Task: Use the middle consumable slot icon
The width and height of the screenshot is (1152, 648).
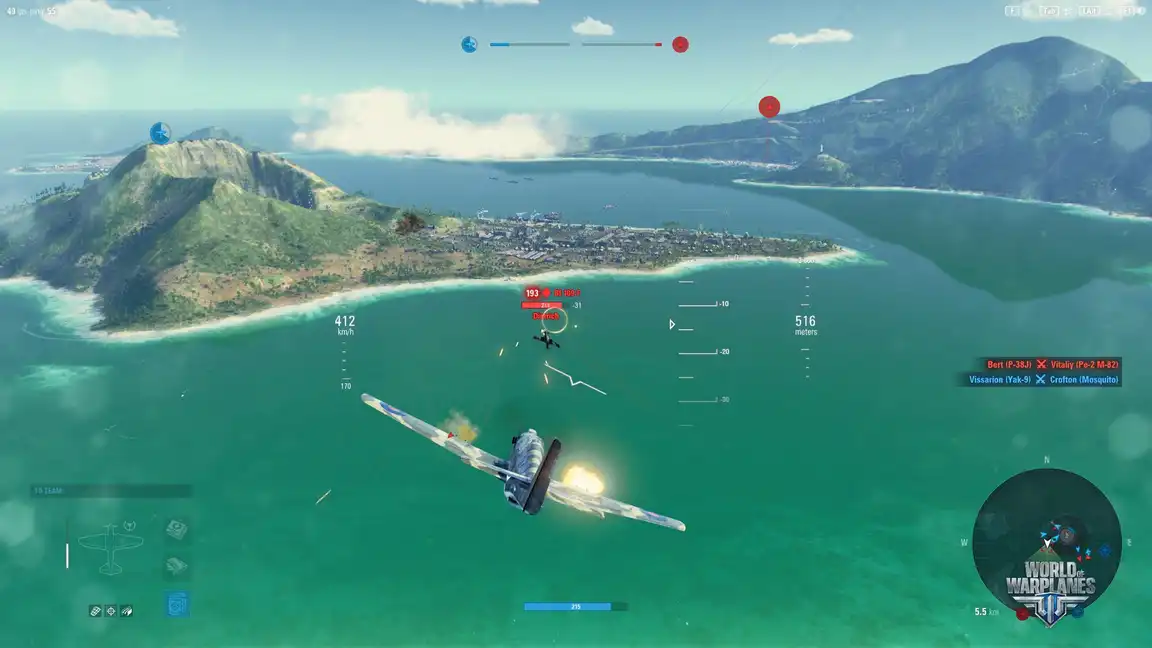Action: (176, 566)
